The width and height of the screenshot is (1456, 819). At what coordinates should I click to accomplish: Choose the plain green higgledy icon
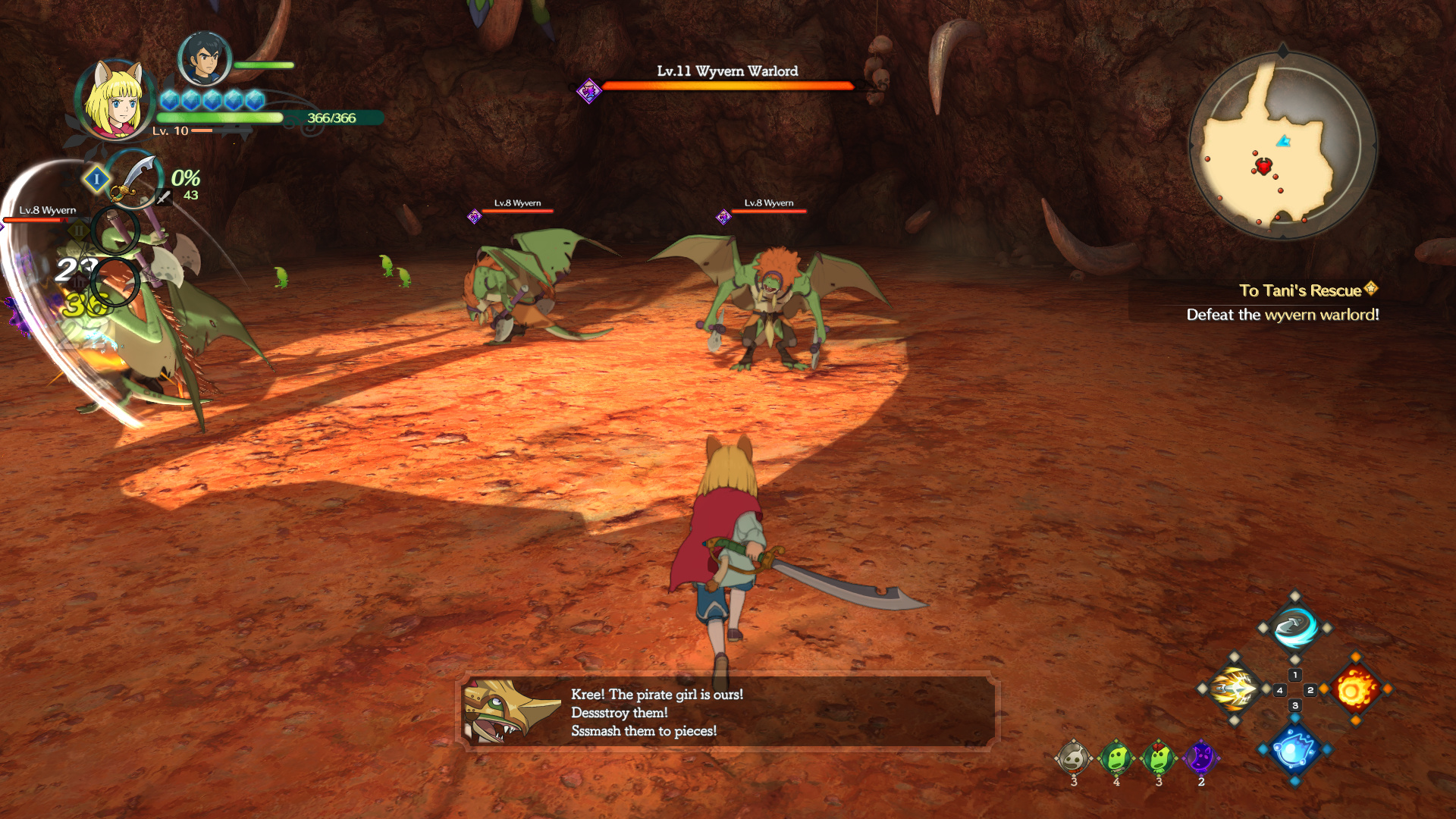pos(1116,758)
